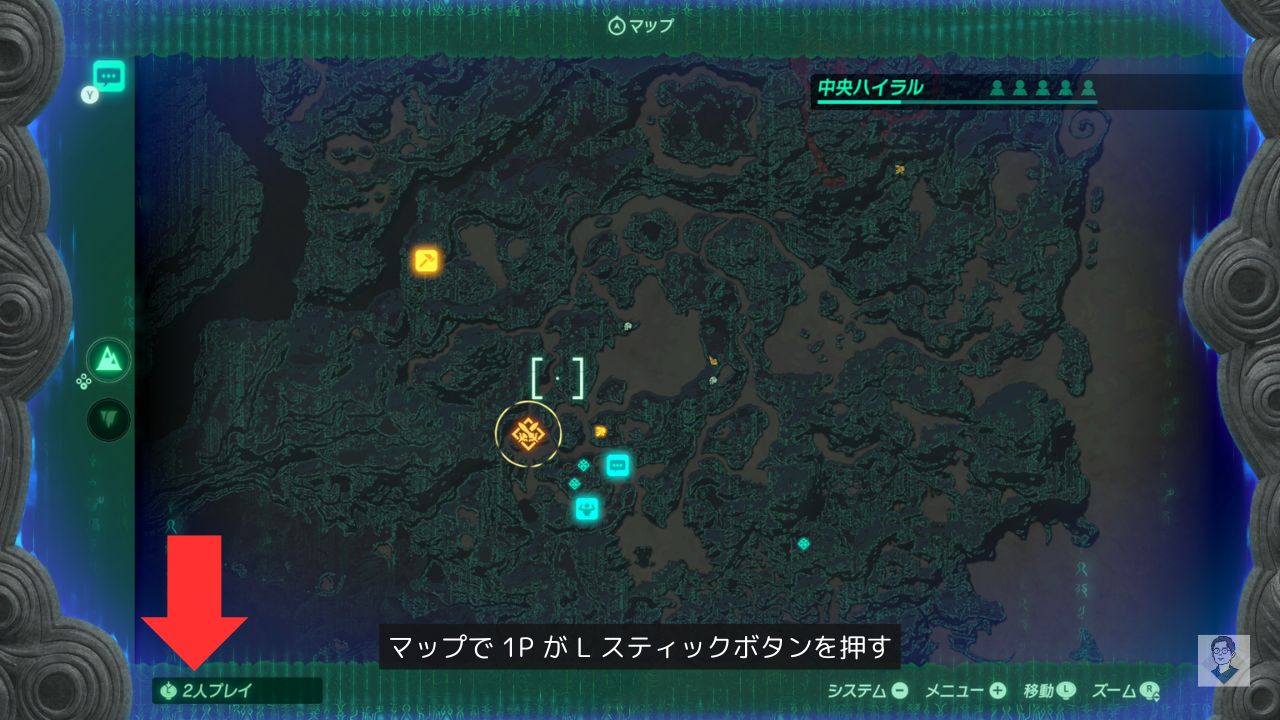Switch to the downward triangle depths layer

[x=108, y=417]
